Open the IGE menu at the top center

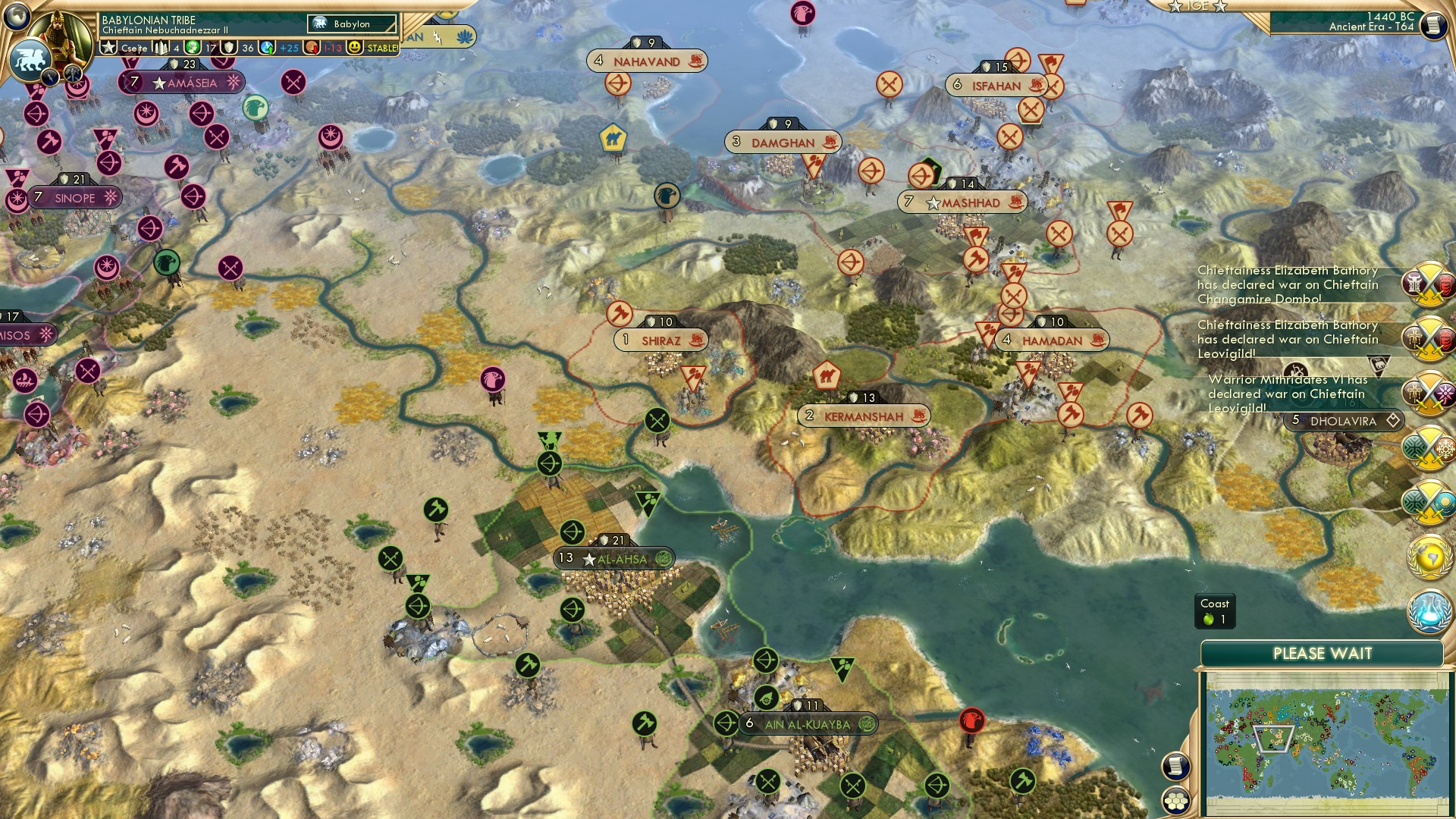pyautogui.click(x=1198, y=7)
